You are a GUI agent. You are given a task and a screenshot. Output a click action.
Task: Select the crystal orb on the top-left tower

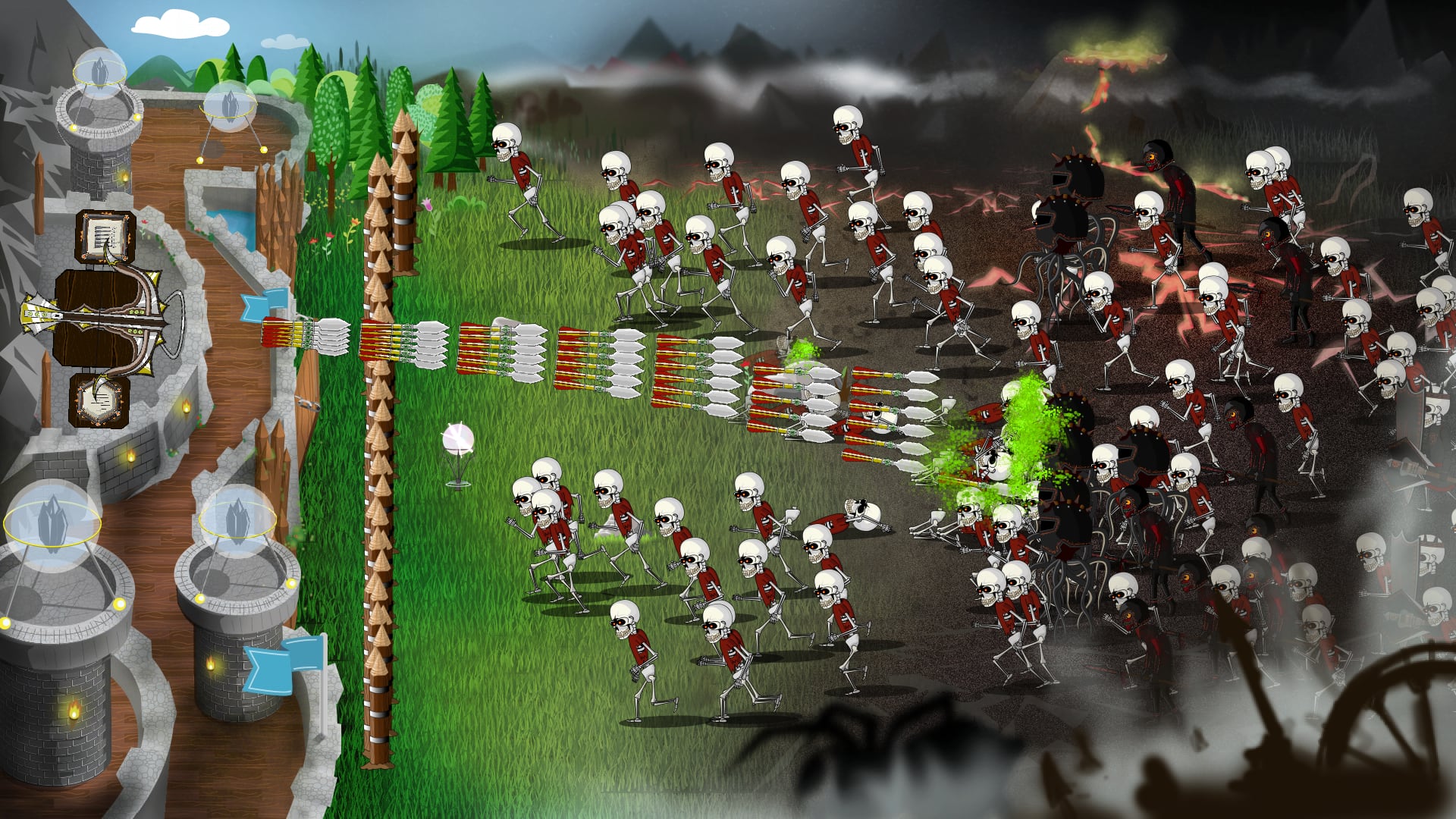(x=99, y=72)
